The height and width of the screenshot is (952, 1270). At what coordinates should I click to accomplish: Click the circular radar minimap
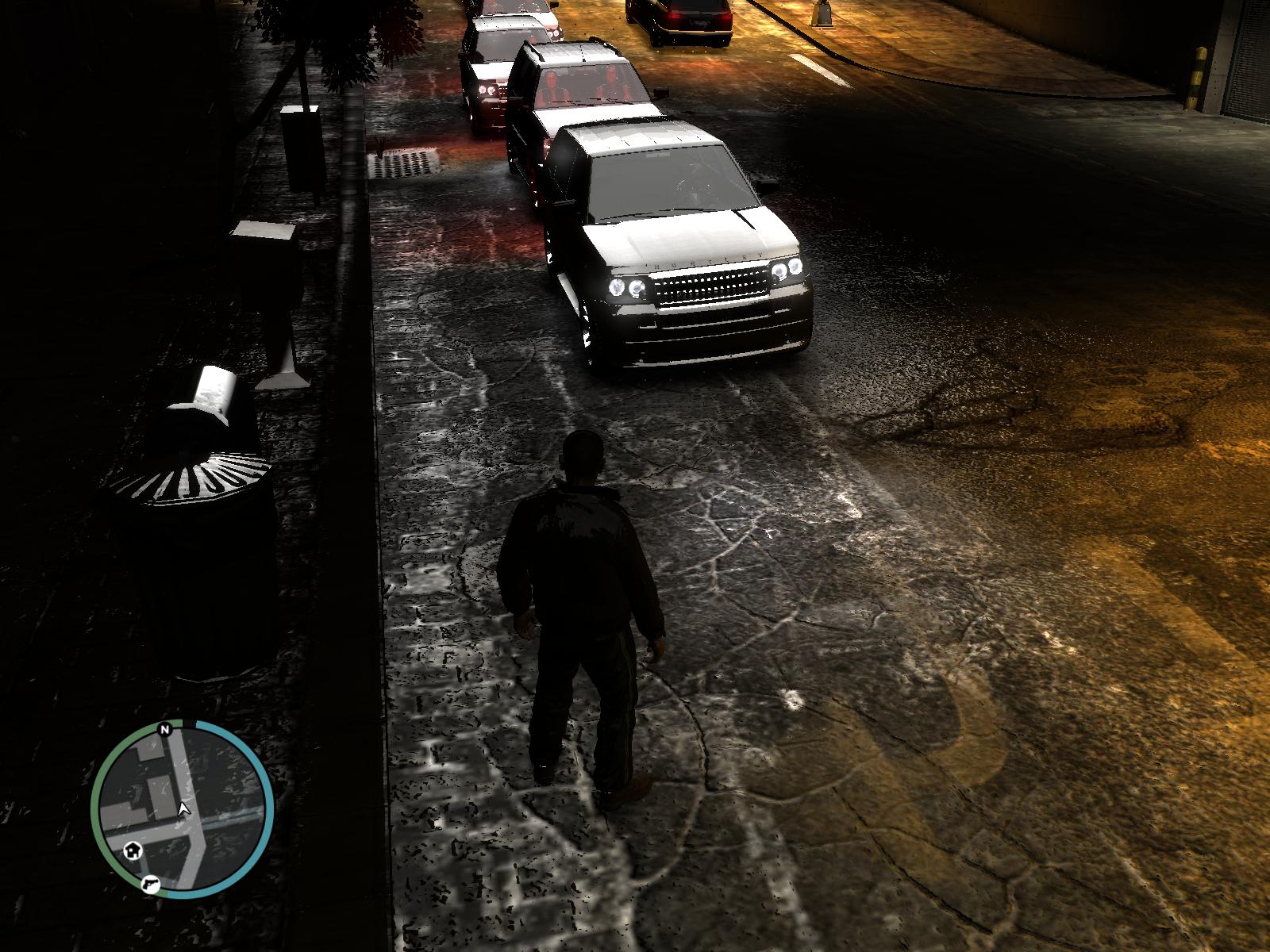coord(182,810)
